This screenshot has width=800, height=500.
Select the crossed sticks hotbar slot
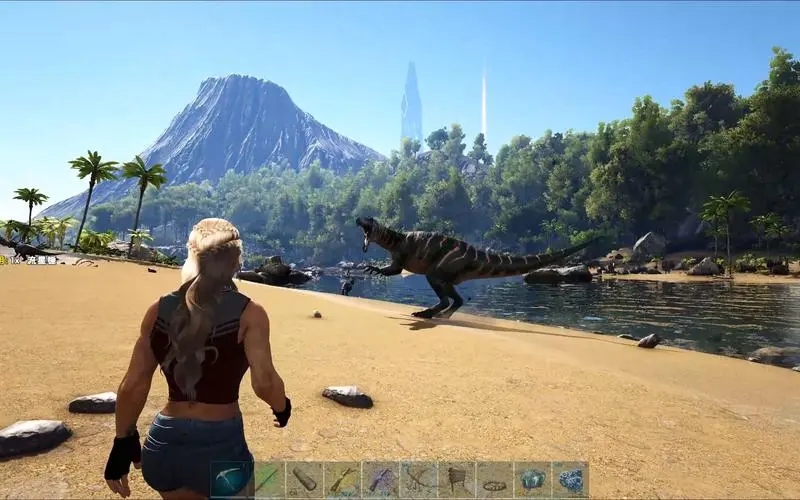(418, 479)
